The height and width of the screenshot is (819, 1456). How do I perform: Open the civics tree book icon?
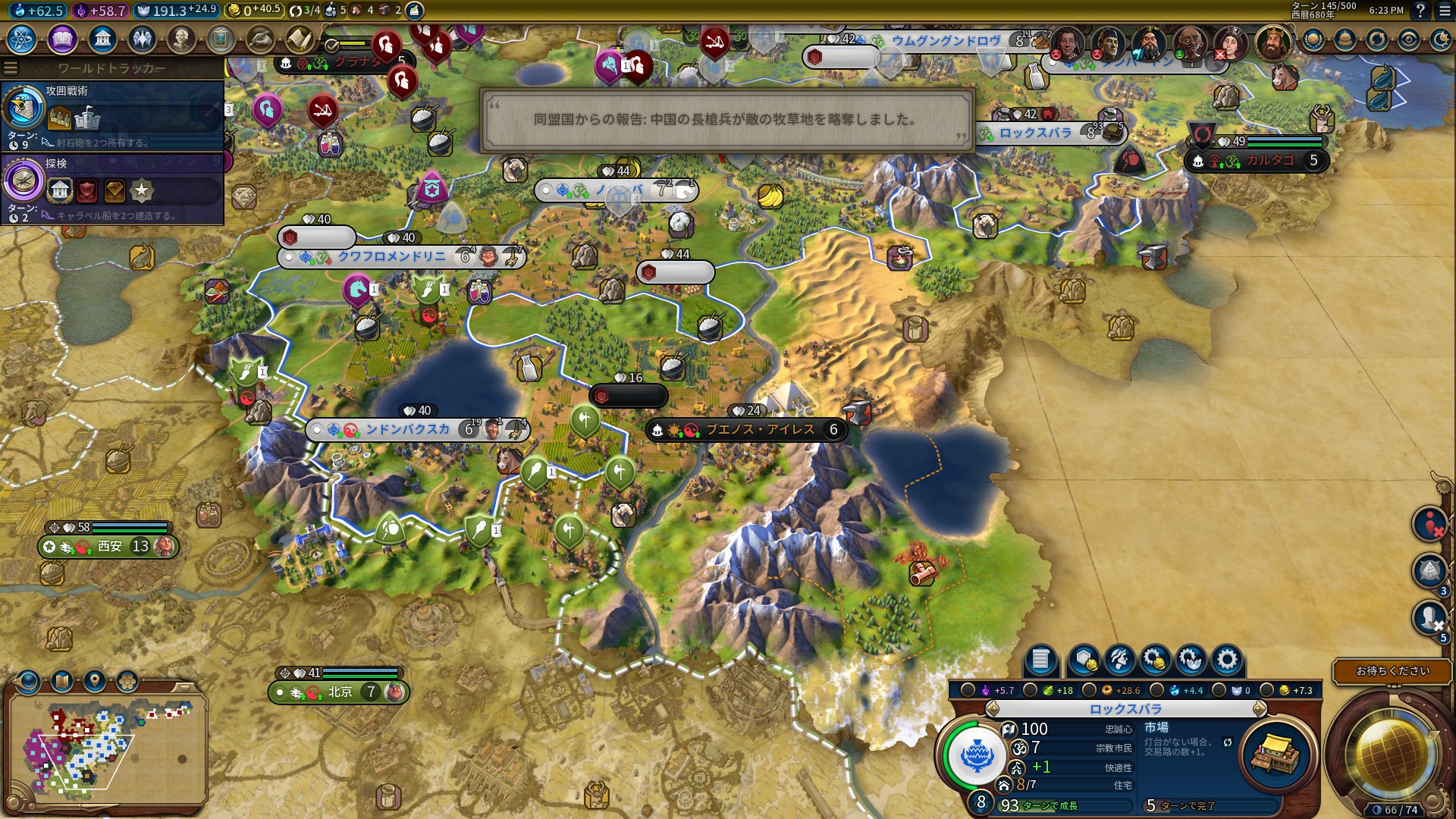click(x=62, y=39)
